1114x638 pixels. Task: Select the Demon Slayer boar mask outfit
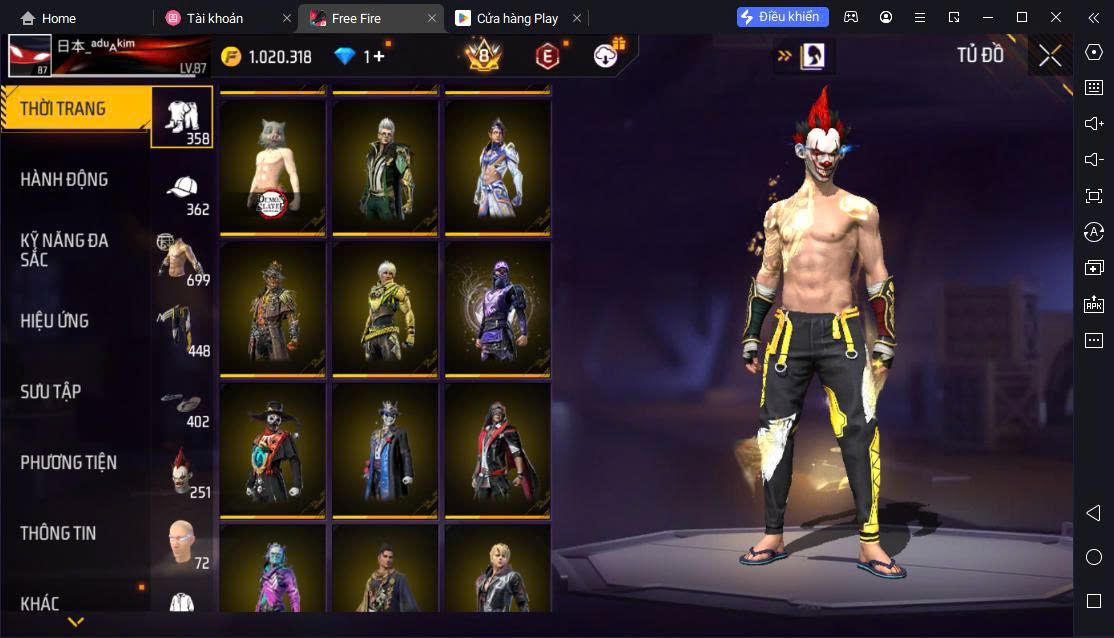[273, 165]
